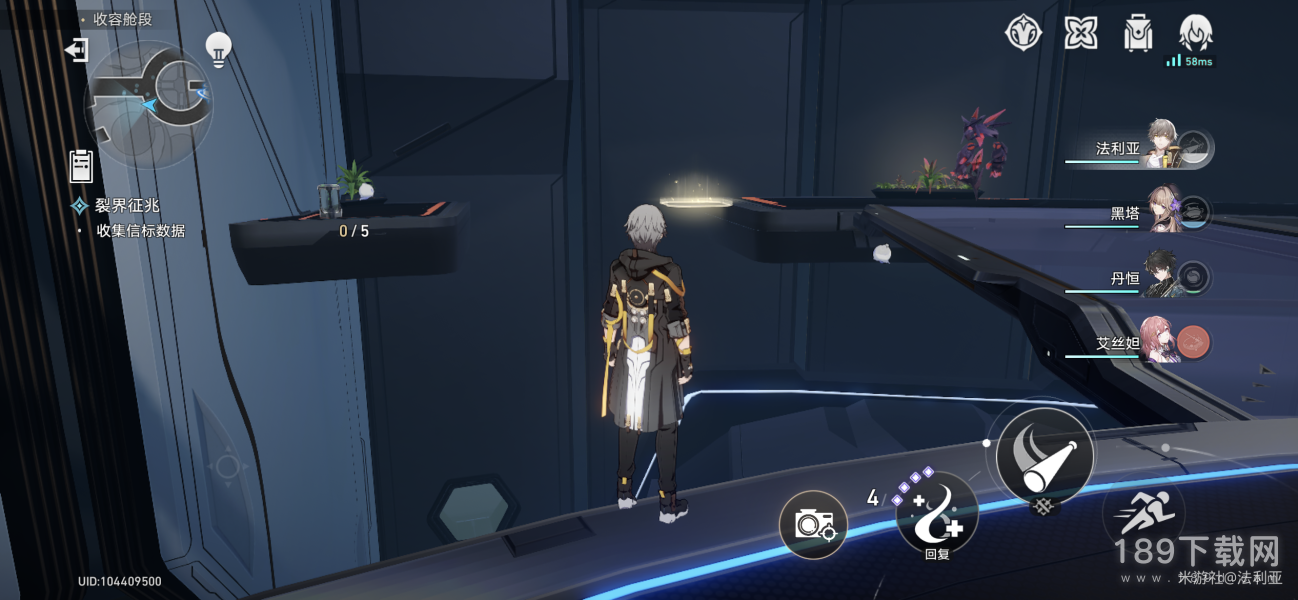
Task: Open the lightbulb hint button
Action: [218, 47]
